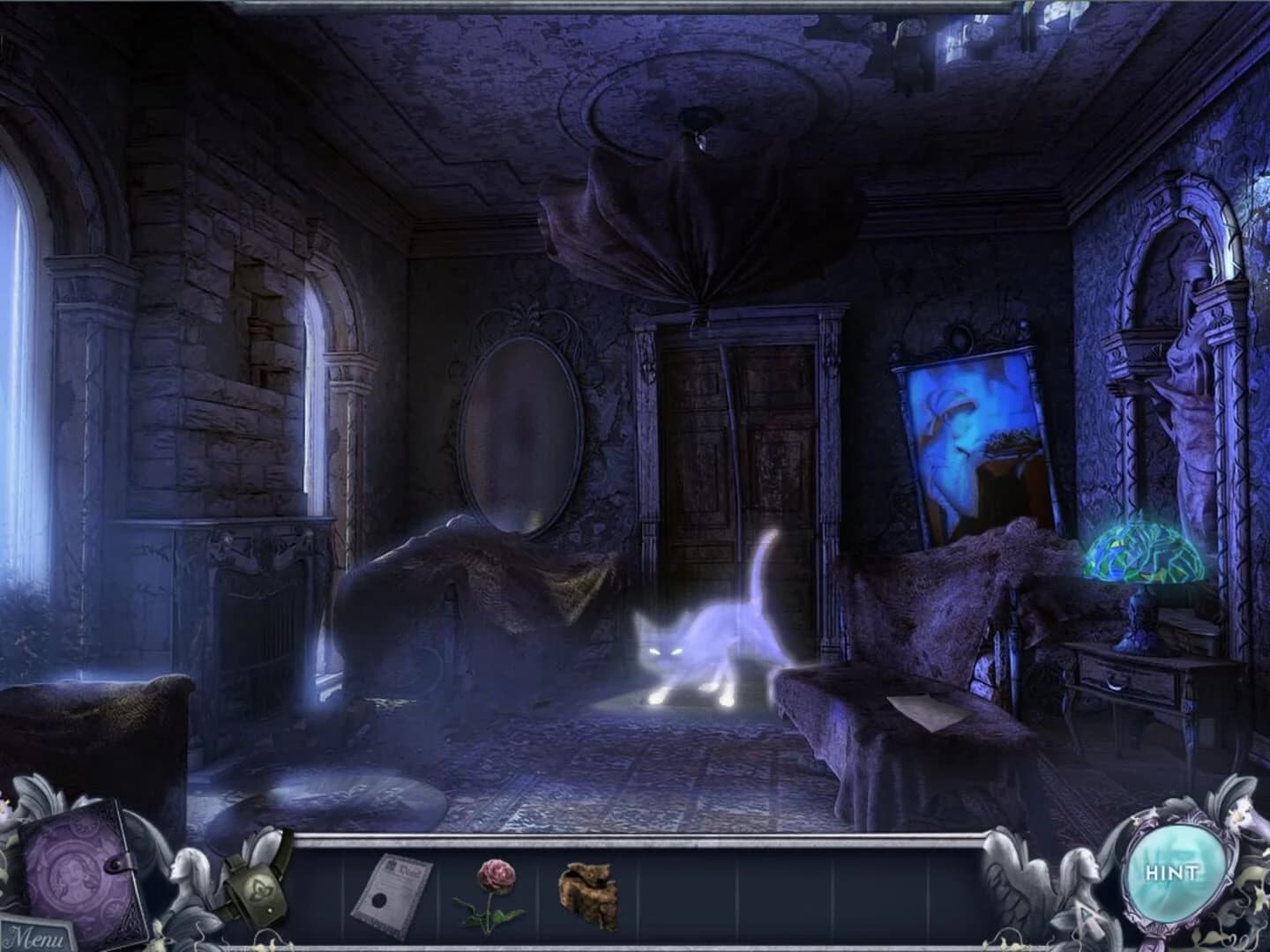Image resolution: width=1270 pixels, height=952 pixels.
Task: Select the visa document from inventory
Action: click(395, 893)
